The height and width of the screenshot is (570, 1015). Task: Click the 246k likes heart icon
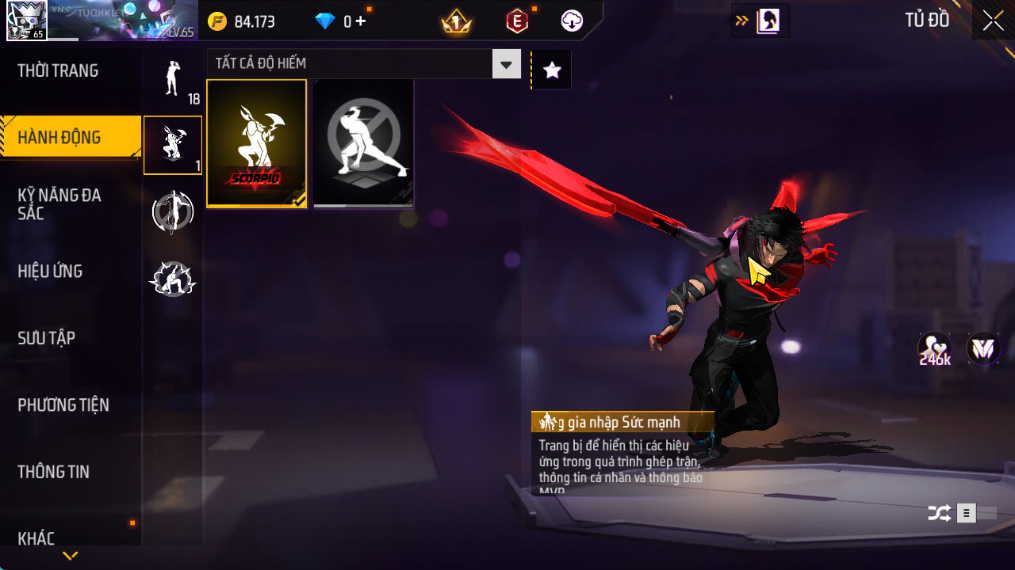tap(935, 349)
